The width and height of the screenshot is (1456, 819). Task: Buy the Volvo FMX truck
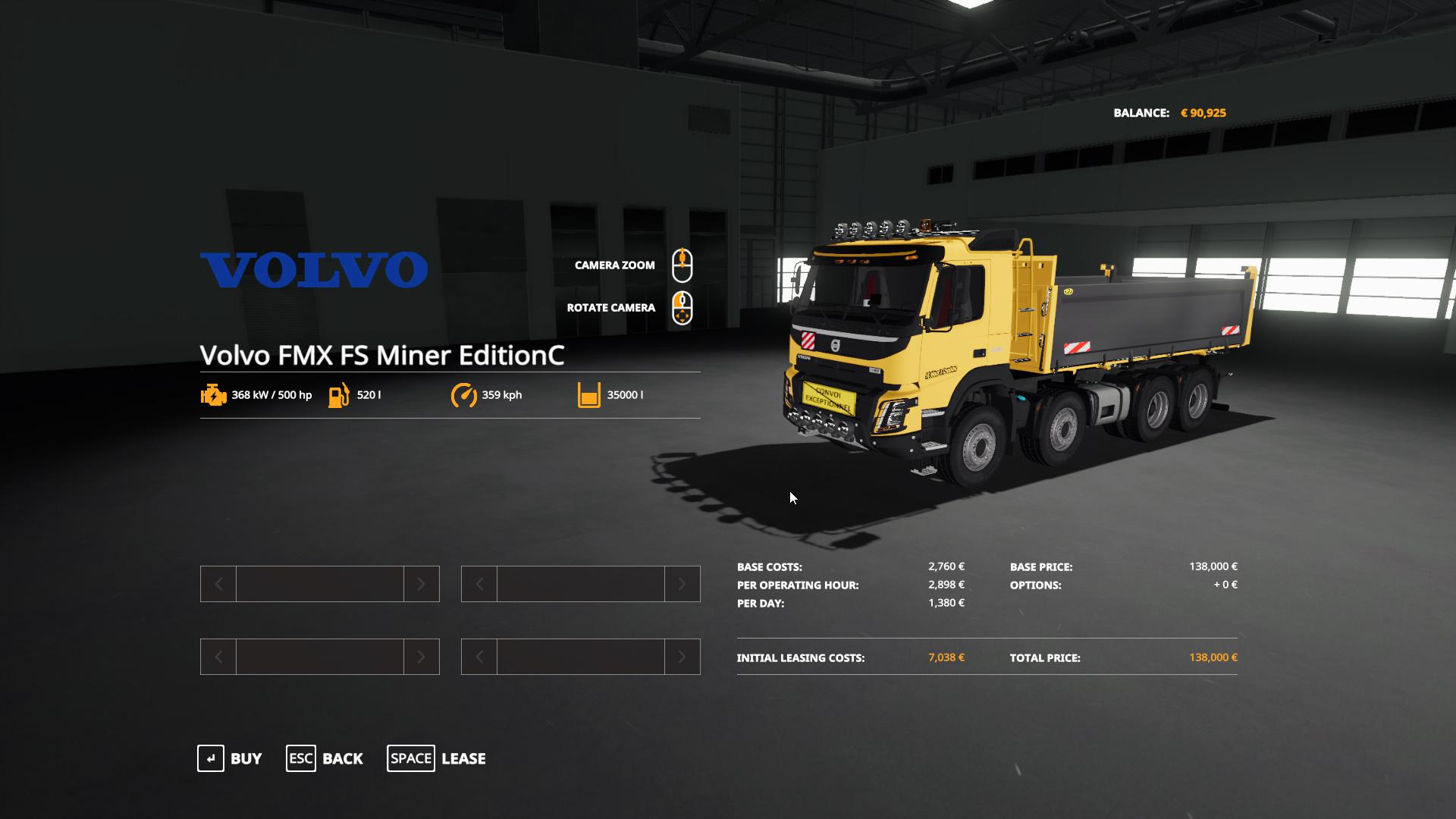pyautogui.click(x=230, y=758)
